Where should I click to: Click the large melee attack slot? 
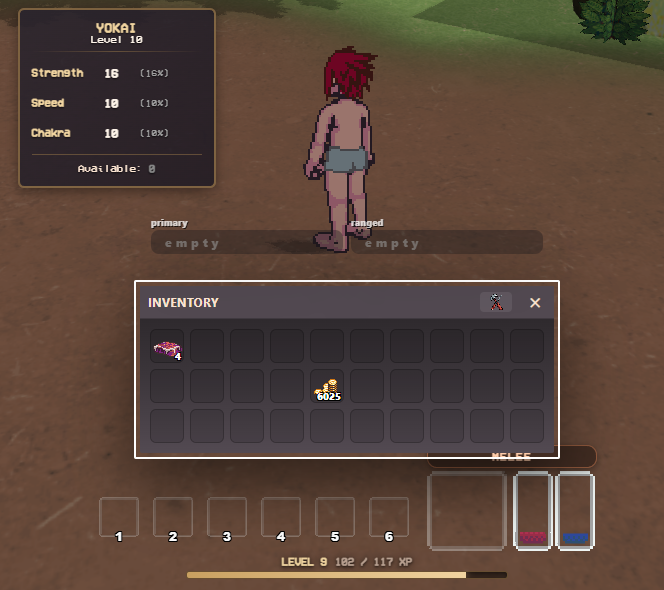[467, 511]
